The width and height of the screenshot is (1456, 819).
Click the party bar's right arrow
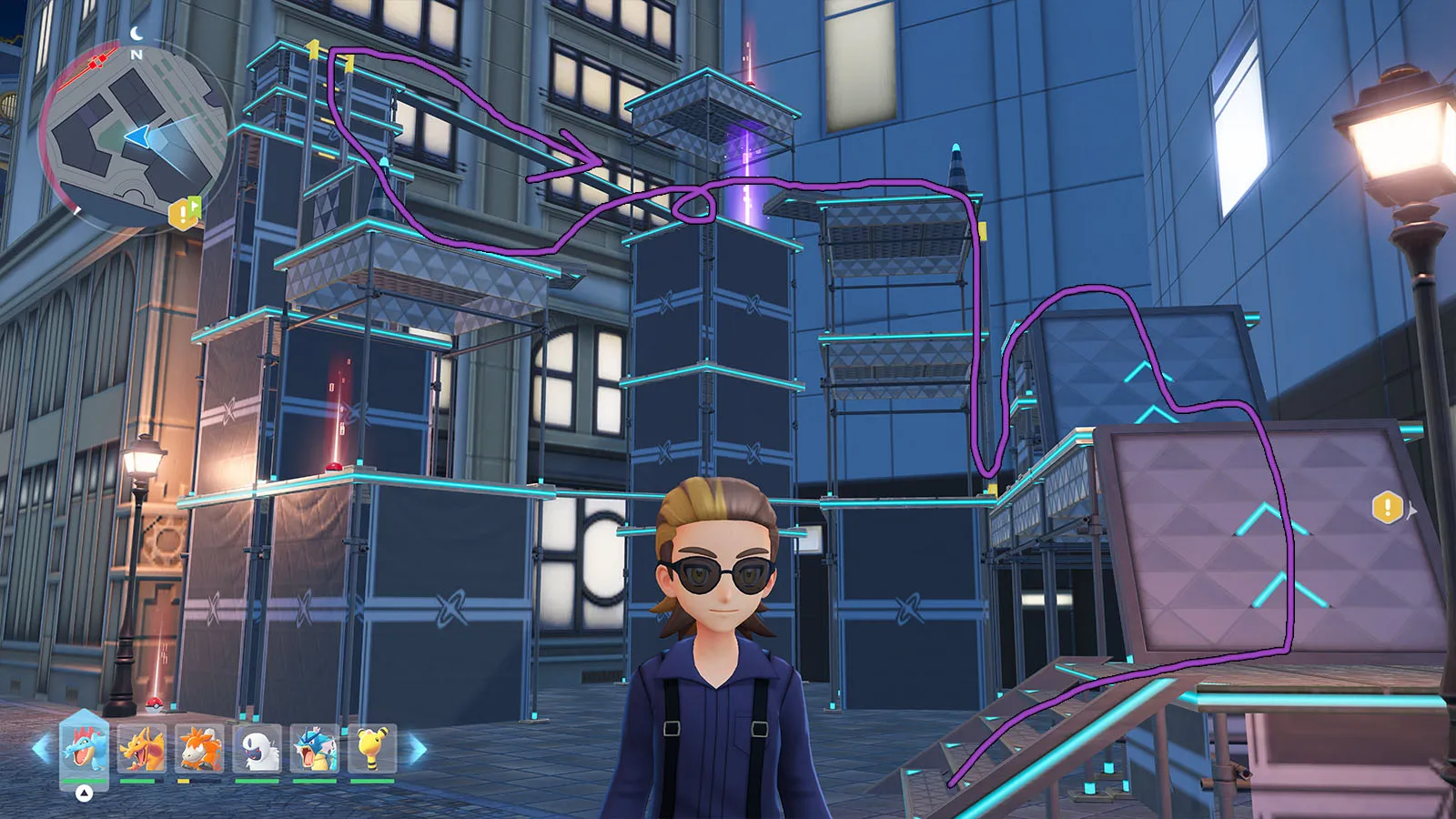tap(417, 749)
